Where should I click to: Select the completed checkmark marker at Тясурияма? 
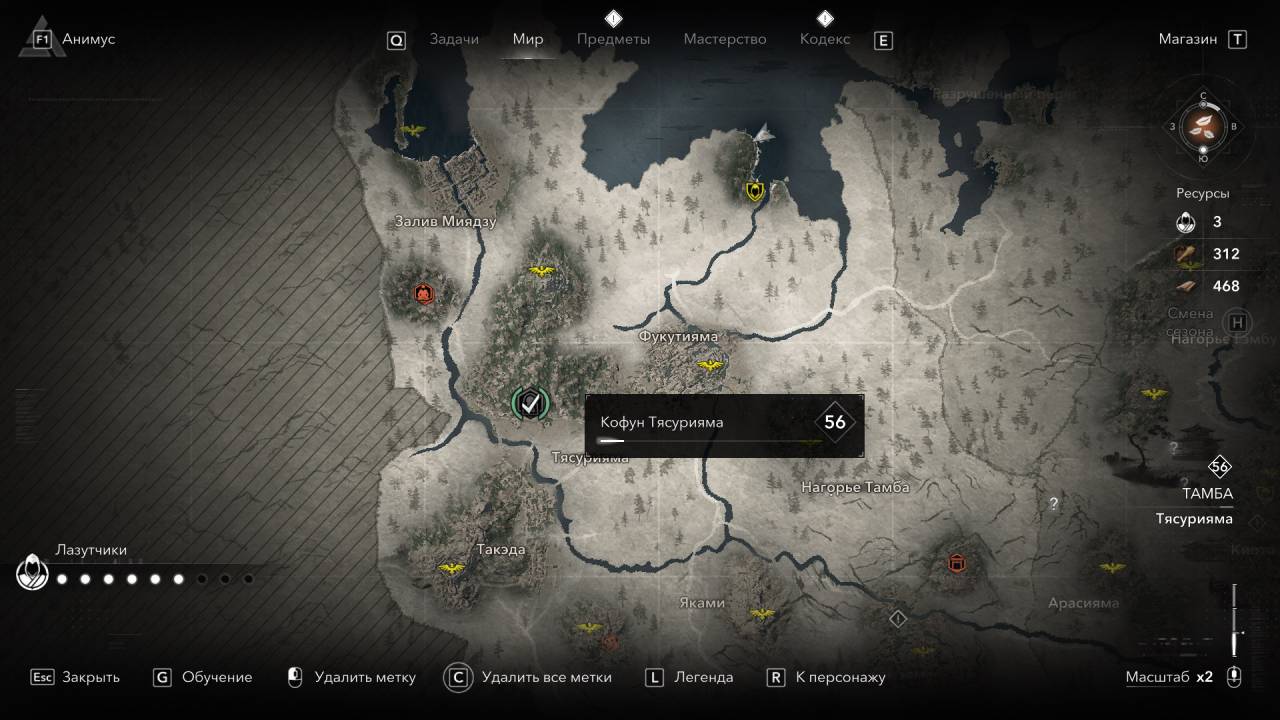[x=530, y=403]
